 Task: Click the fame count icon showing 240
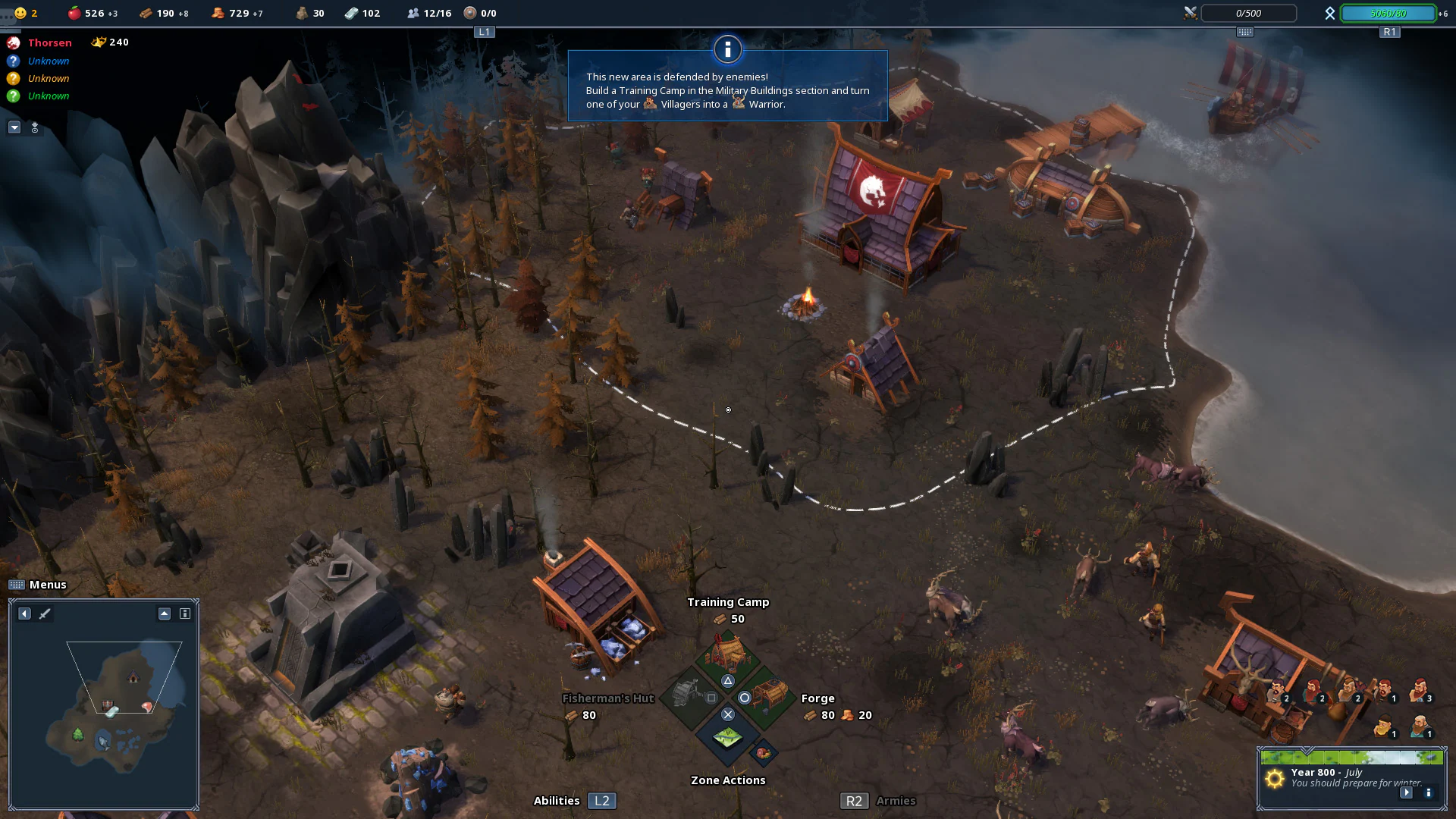pos(99,42)
